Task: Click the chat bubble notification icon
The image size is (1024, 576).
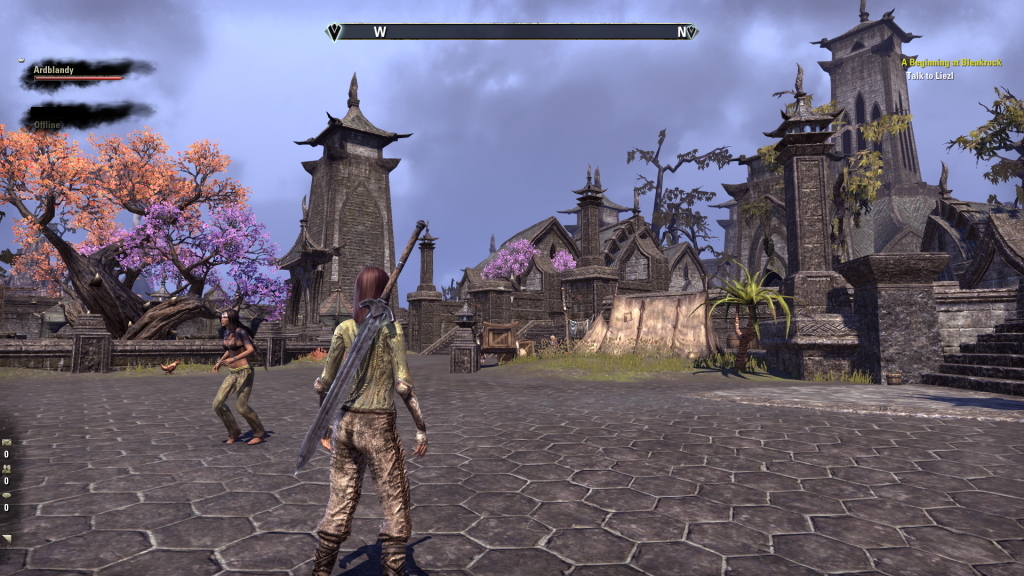Action: pyautogui.click(x=6, y=494)
